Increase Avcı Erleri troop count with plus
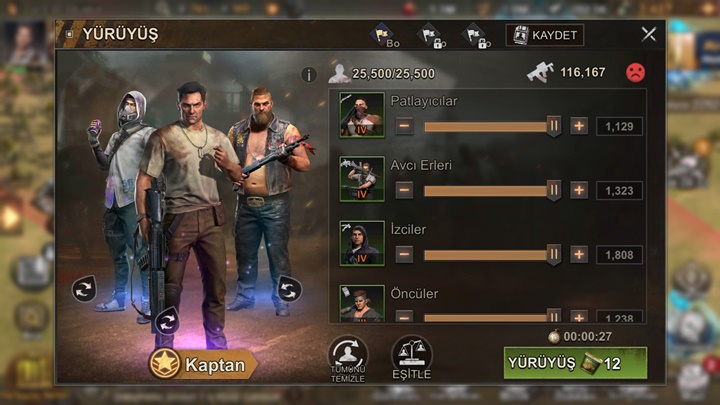The image size is (720, 405). click(x=579, y=190)
